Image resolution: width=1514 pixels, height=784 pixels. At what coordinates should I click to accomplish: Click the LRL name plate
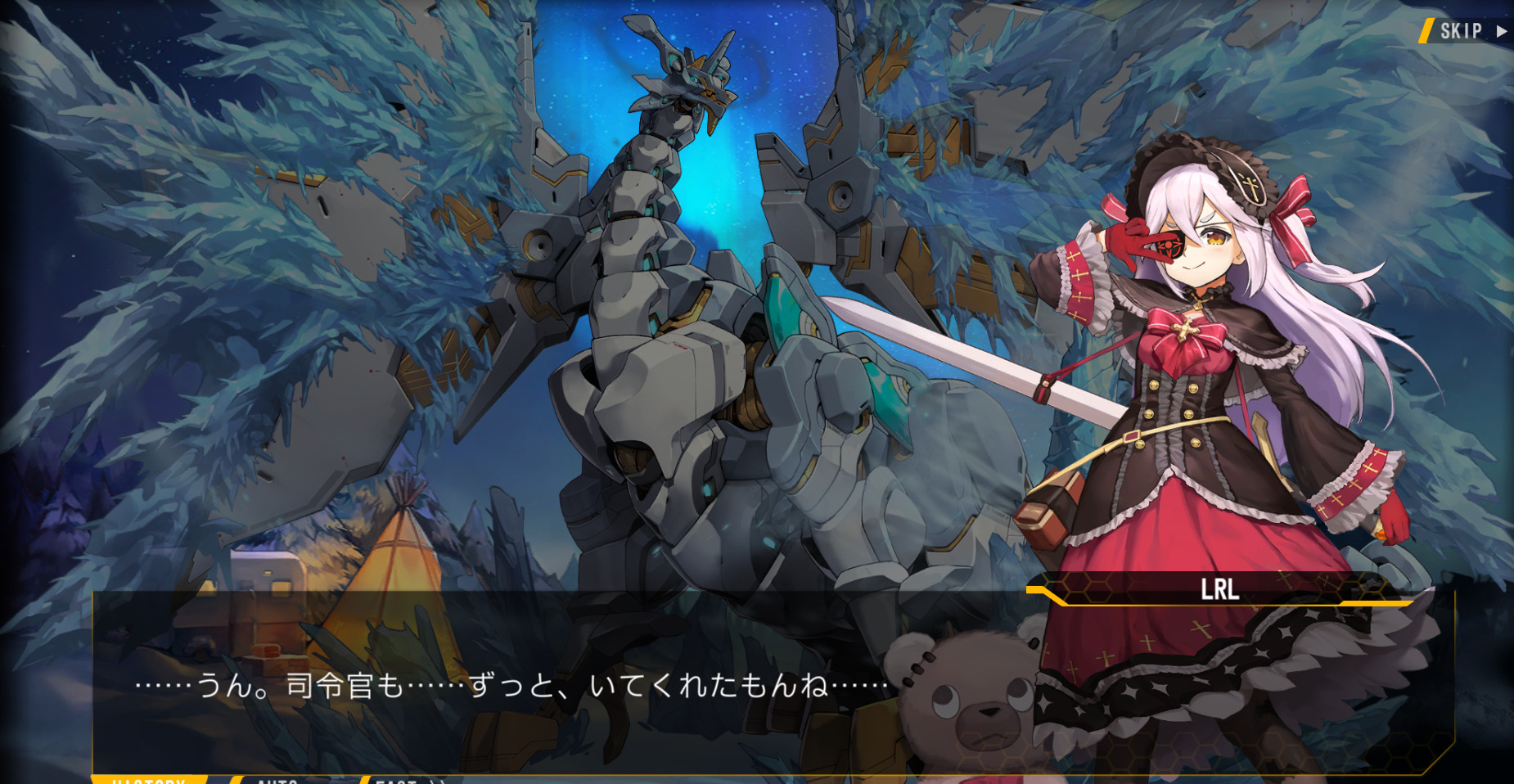click(x=1219, y=589)
